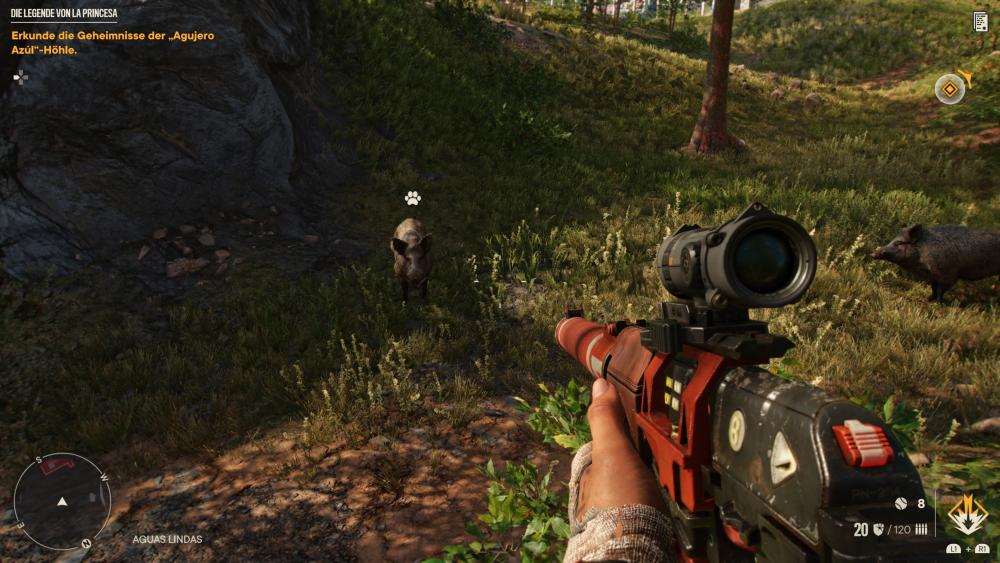Open the document note icon
The height and width of the screenshot is (563, 1000).
(980, 21)
